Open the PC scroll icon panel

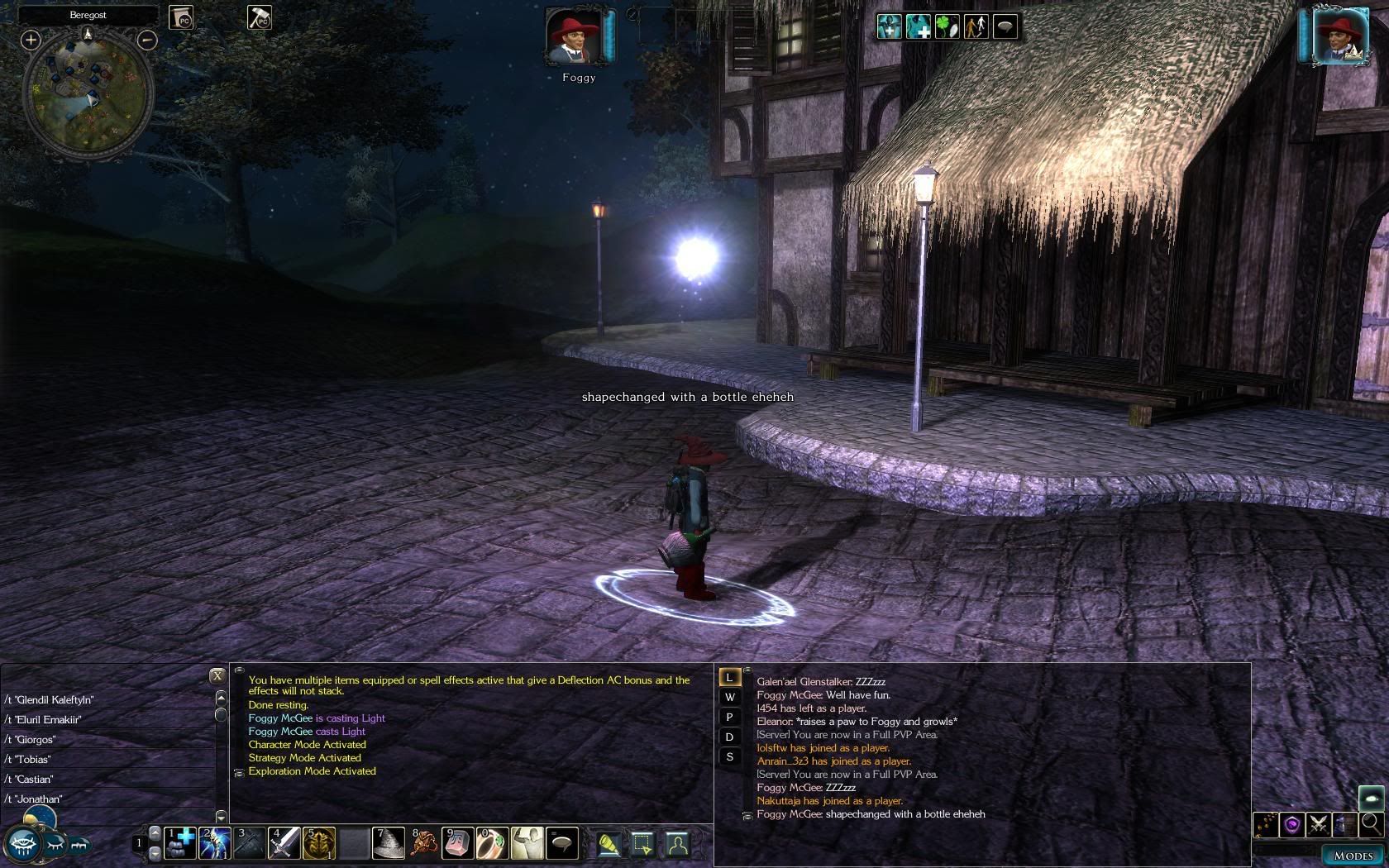(x=181, y=17)
